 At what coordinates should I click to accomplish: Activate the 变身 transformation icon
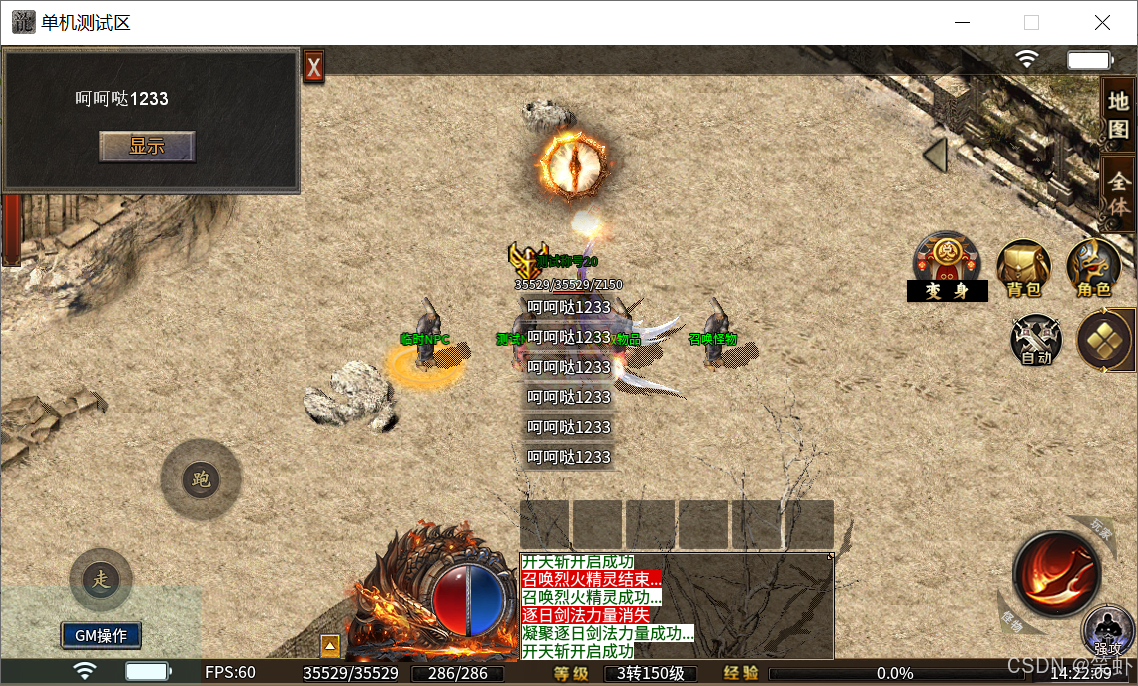[947, 268]
